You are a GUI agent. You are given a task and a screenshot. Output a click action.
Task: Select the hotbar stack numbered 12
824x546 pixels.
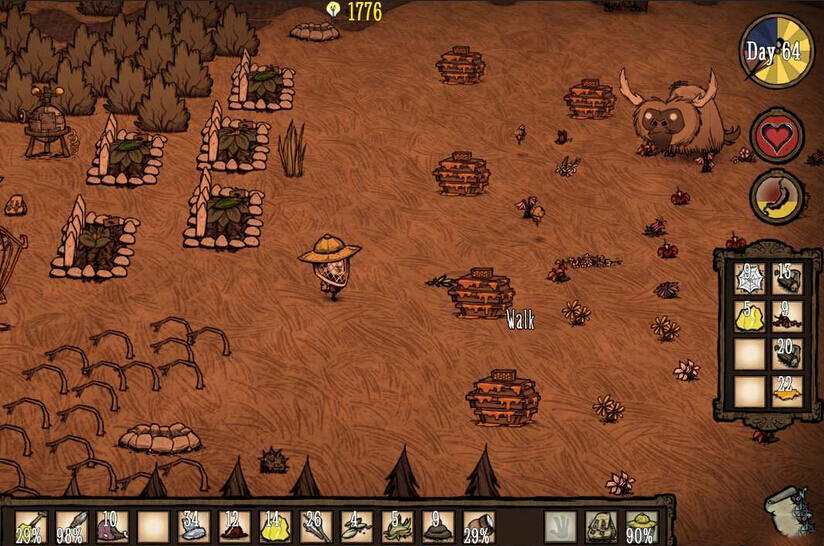click(234, 526)
